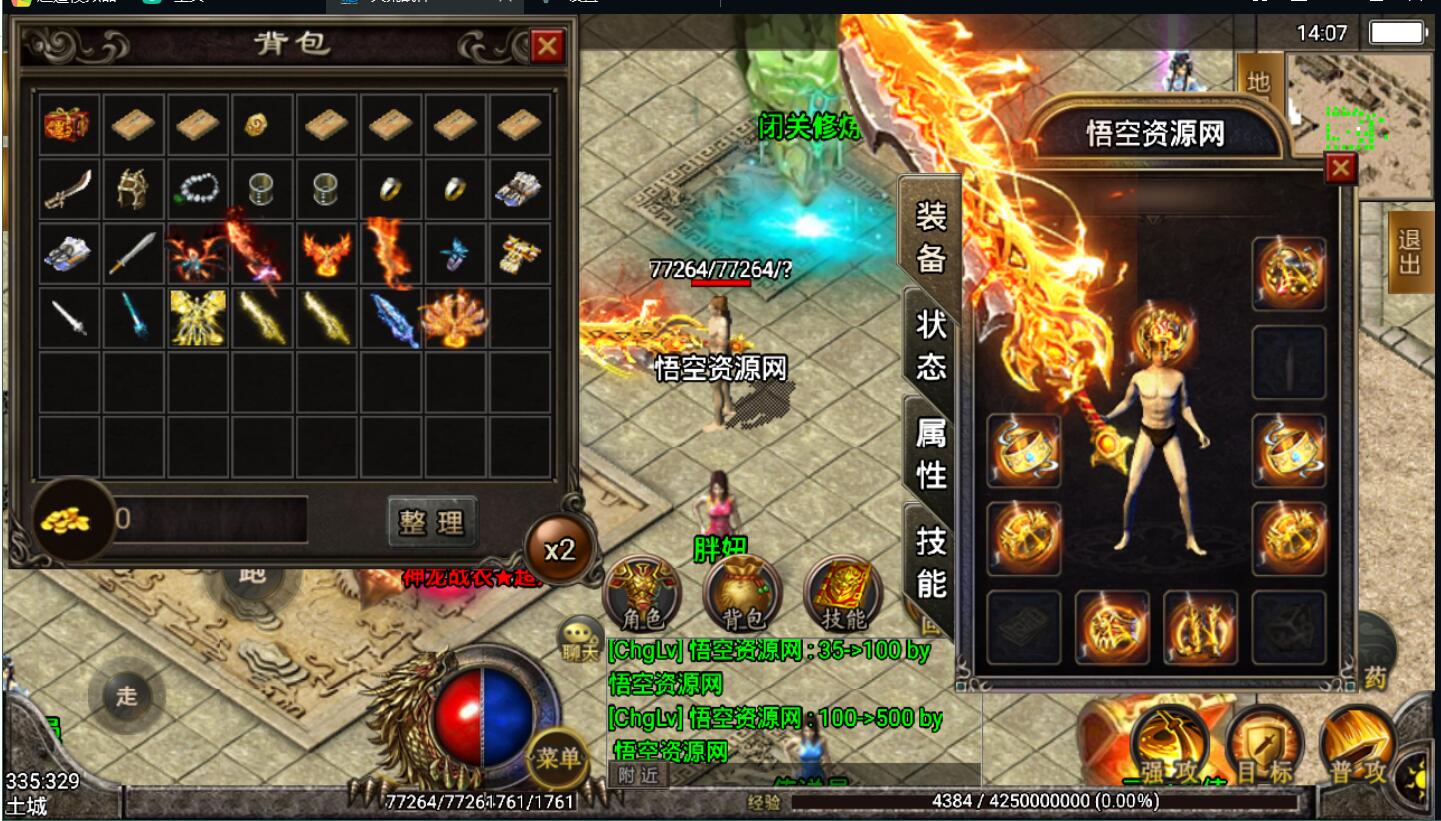Open the 角色 character button
1441x821 pixels.
coord(642,594)
